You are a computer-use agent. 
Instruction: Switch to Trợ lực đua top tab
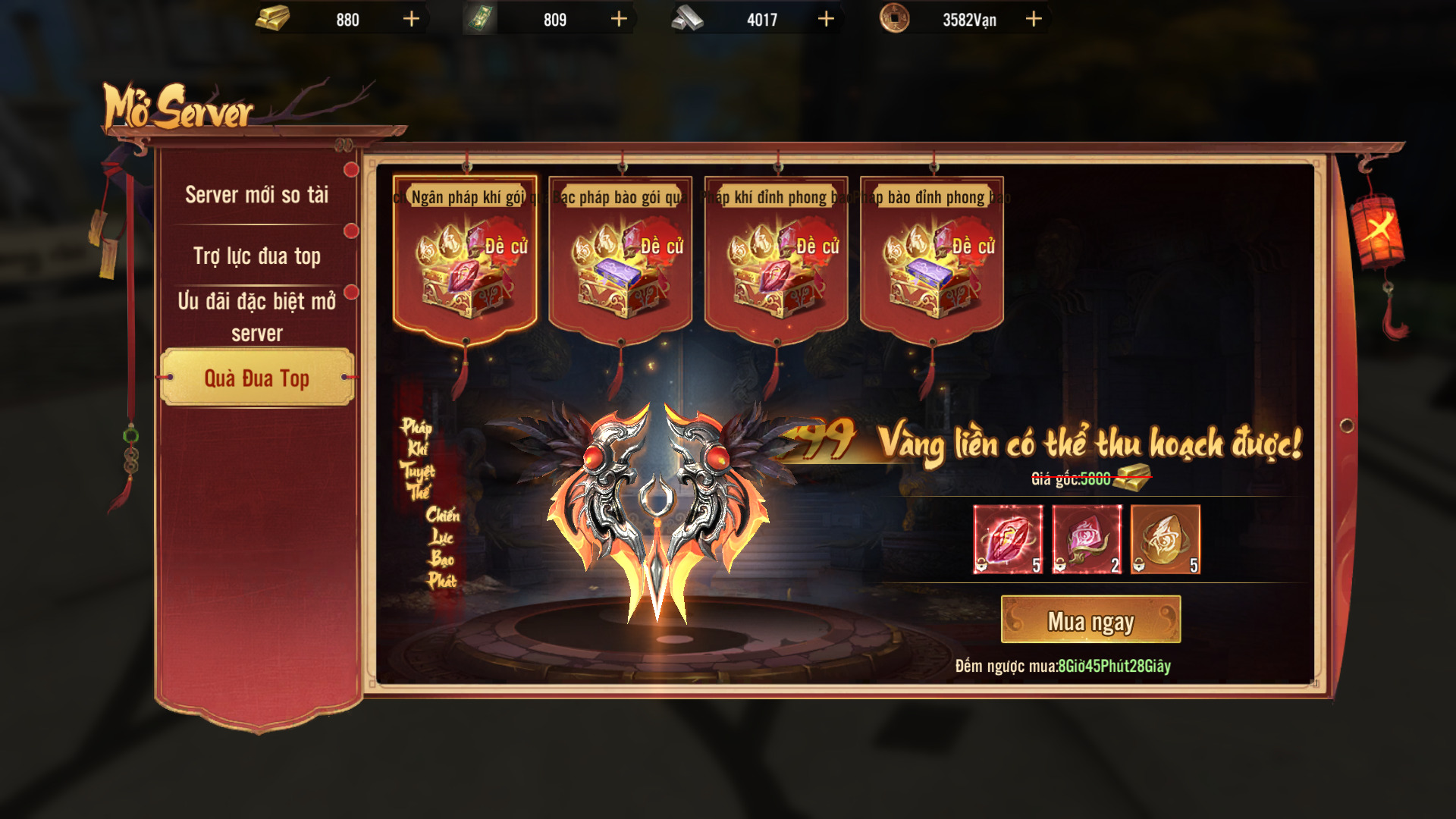point(256,256)
